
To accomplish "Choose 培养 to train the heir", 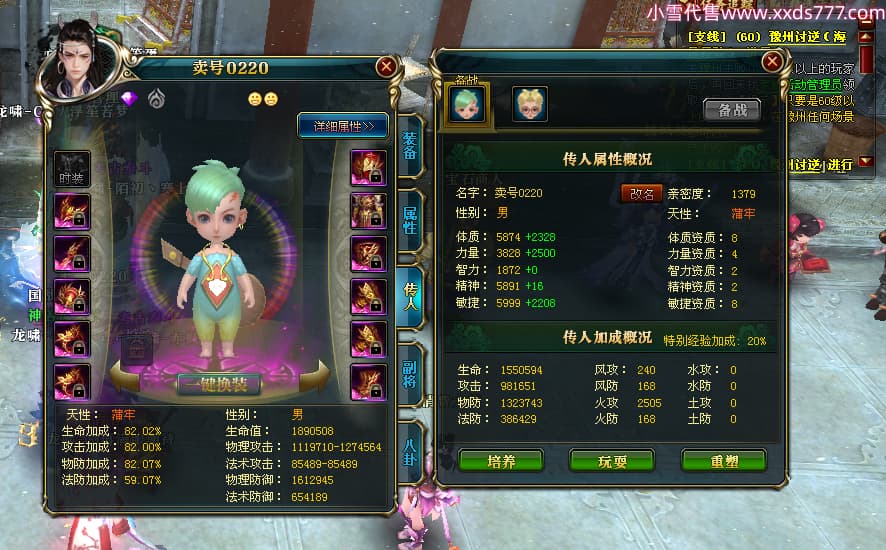I will coord(501,460).
